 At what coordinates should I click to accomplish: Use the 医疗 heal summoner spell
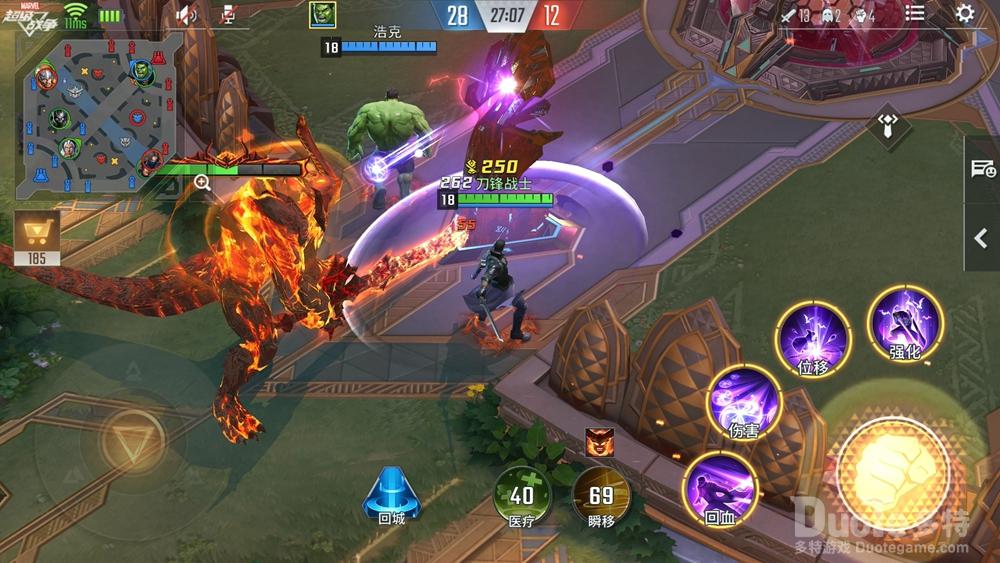click(x=522, y=495)
